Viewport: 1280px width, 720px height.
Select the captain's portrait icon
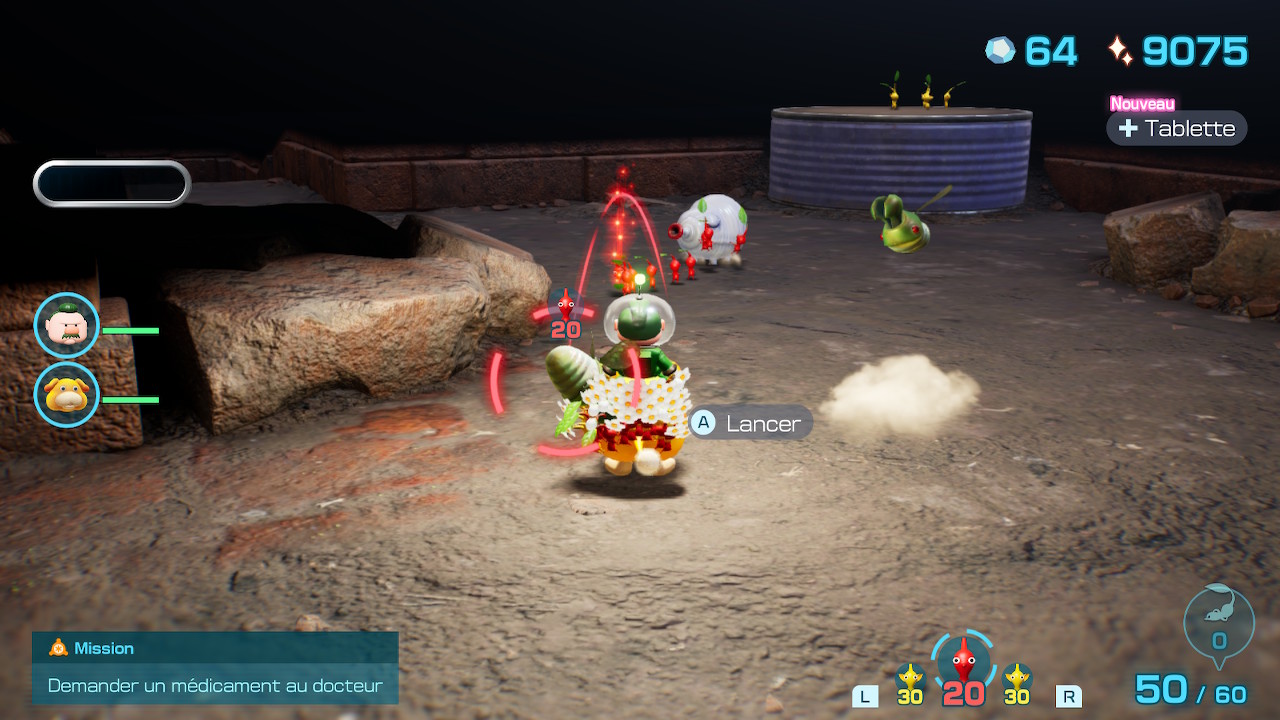coord(67,326)
